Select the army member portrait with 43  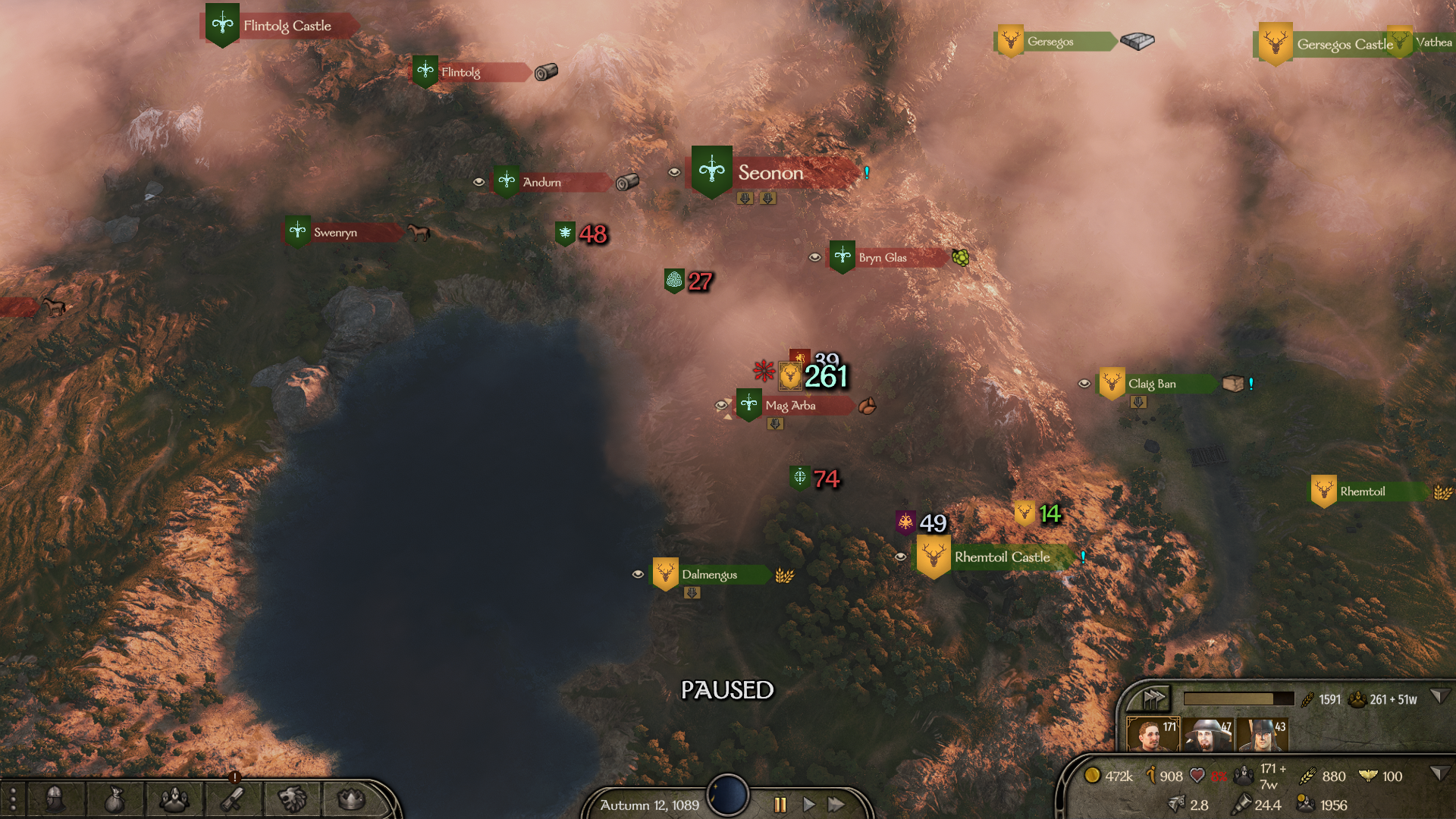click(x=1262, y=734)
